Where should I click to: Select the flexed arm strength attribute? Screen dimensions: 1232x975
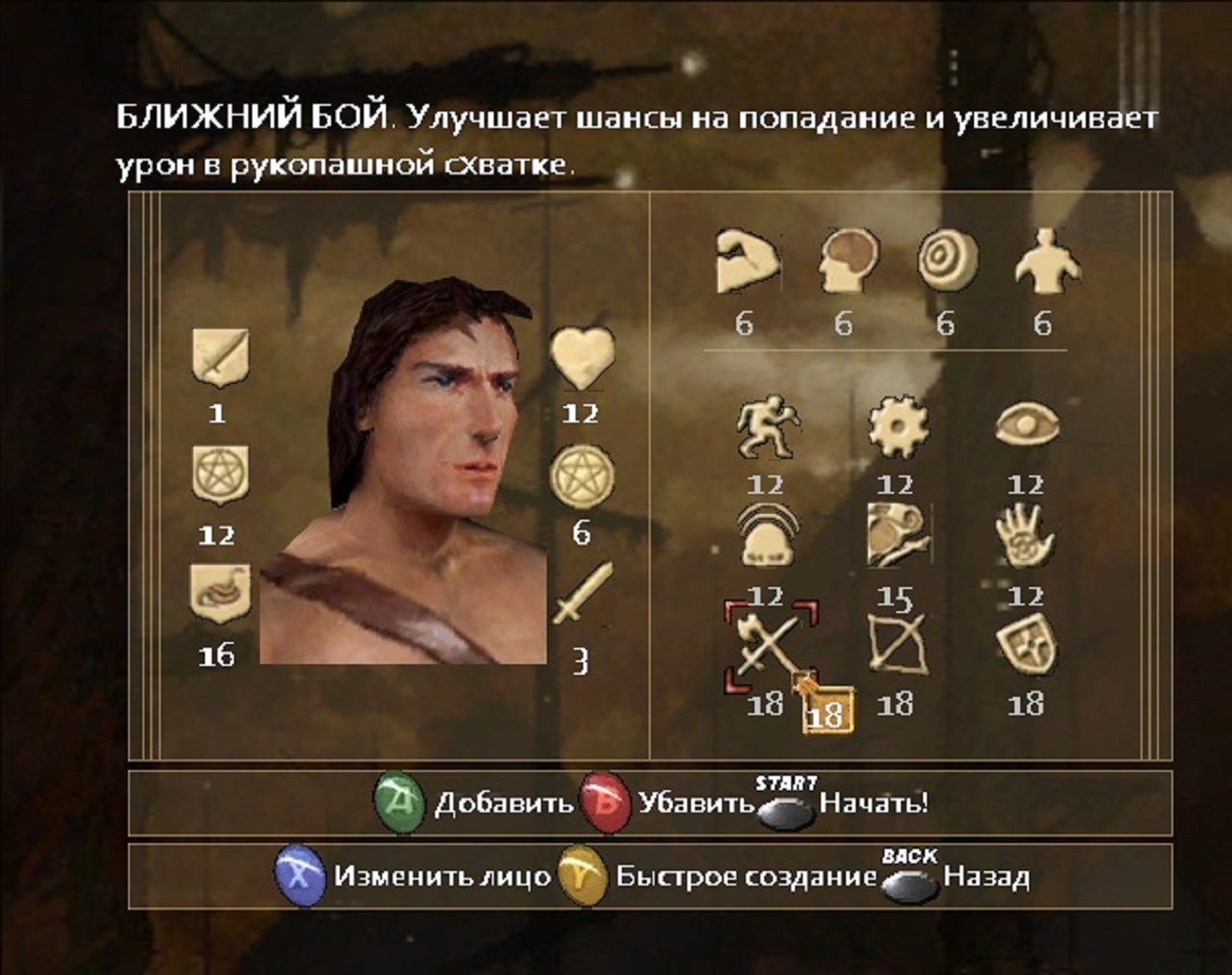pos(747,261)
